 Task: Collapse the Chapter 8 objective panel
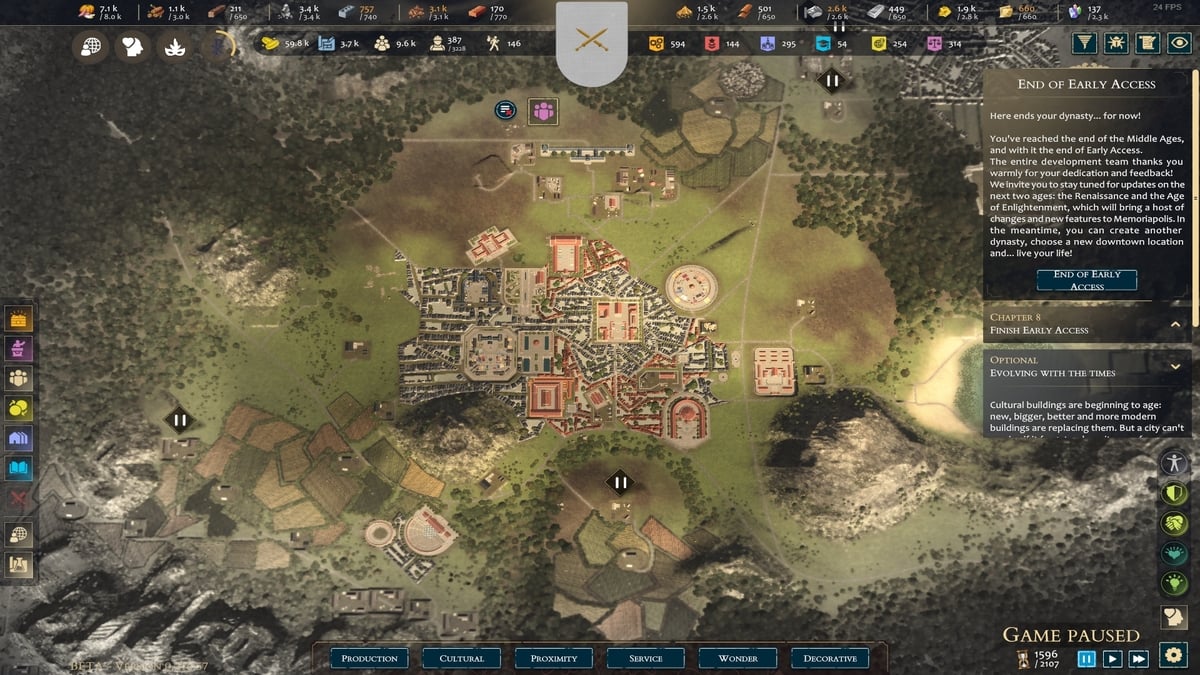tap(1176, 324)
